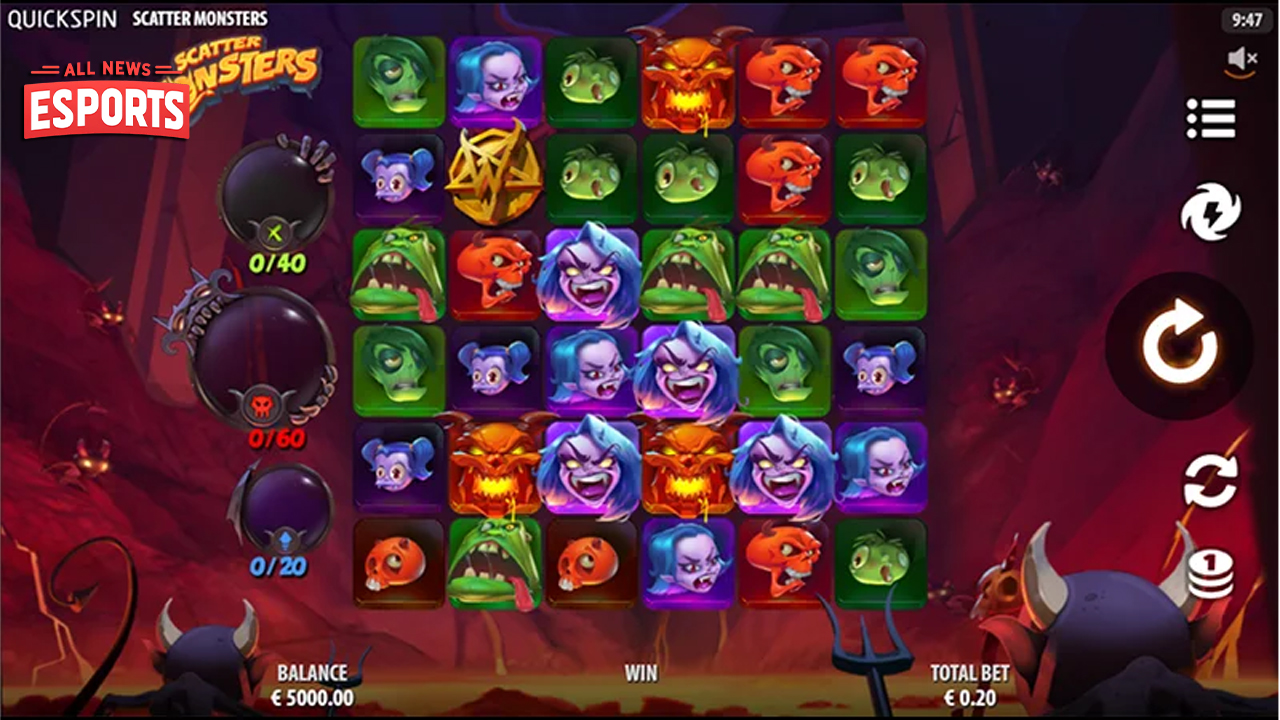The height and width of the screenshot is (720, 1280).
Task: Unmute the game sound with the speaker icon
Action: [1243, 57]
